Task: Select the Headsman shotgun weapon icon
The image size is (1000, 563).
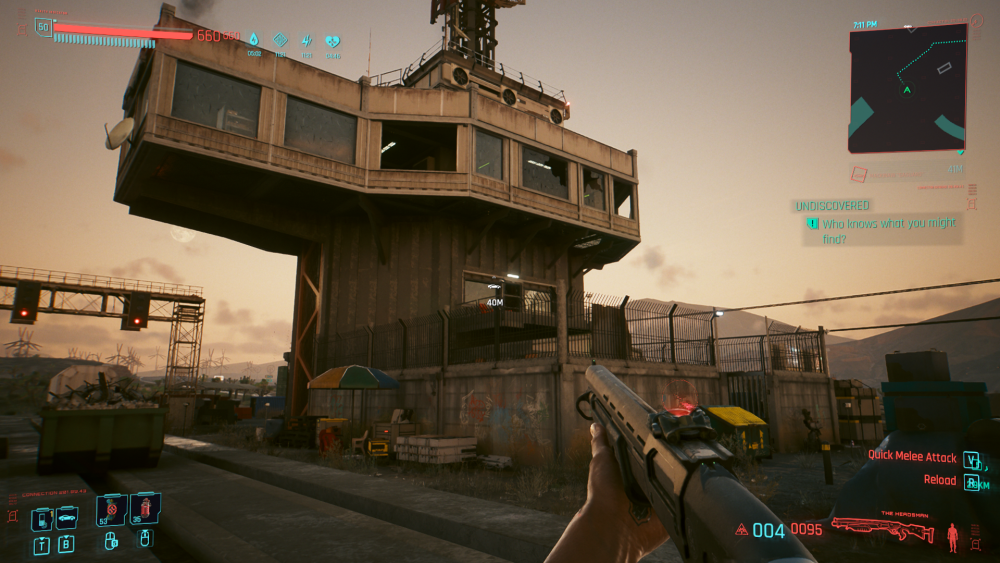Action: click(x=882, y=527)
